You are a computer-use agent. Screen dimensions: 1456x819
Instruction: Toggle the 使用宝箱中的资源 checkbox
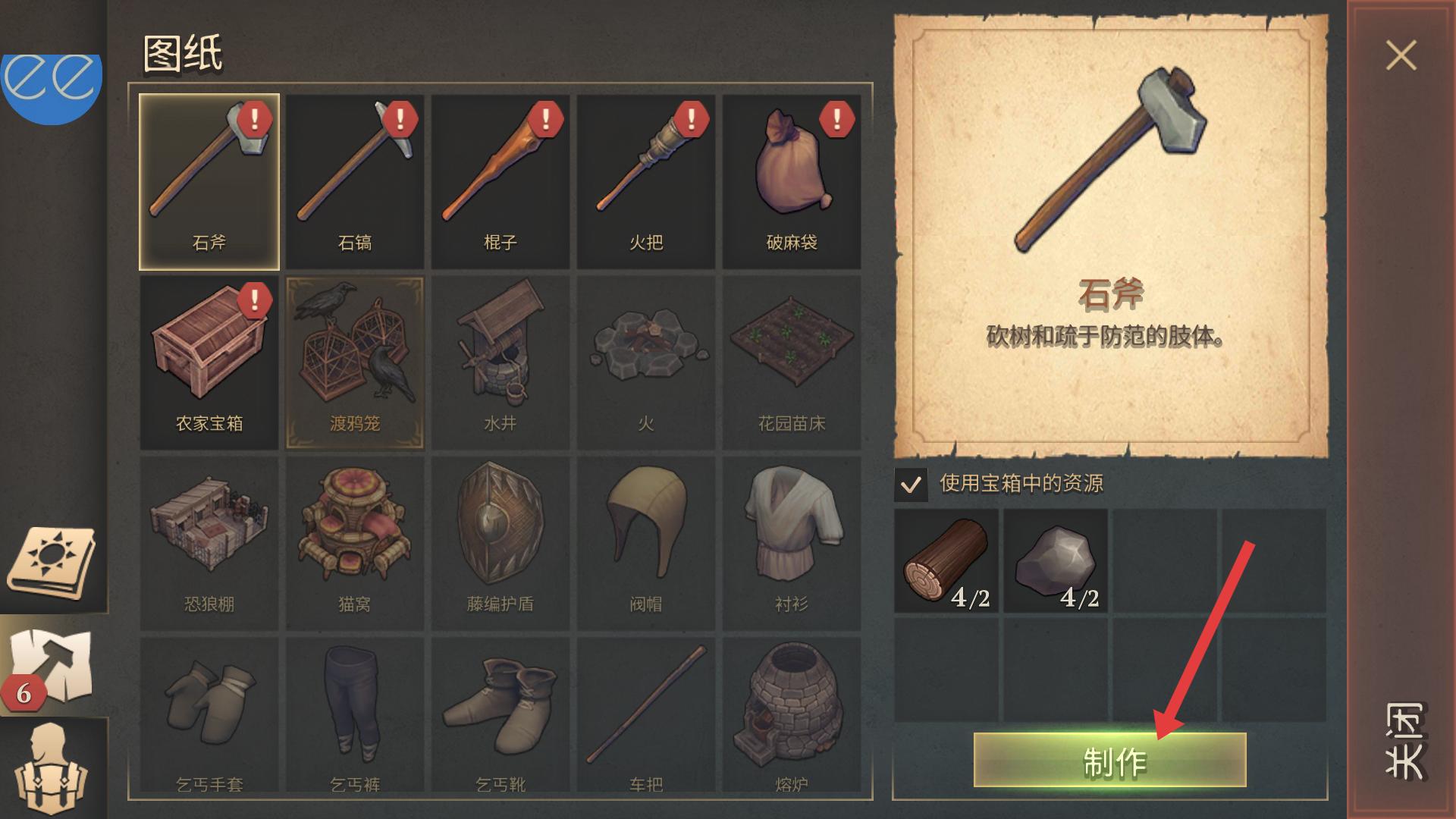pos(911,484)
